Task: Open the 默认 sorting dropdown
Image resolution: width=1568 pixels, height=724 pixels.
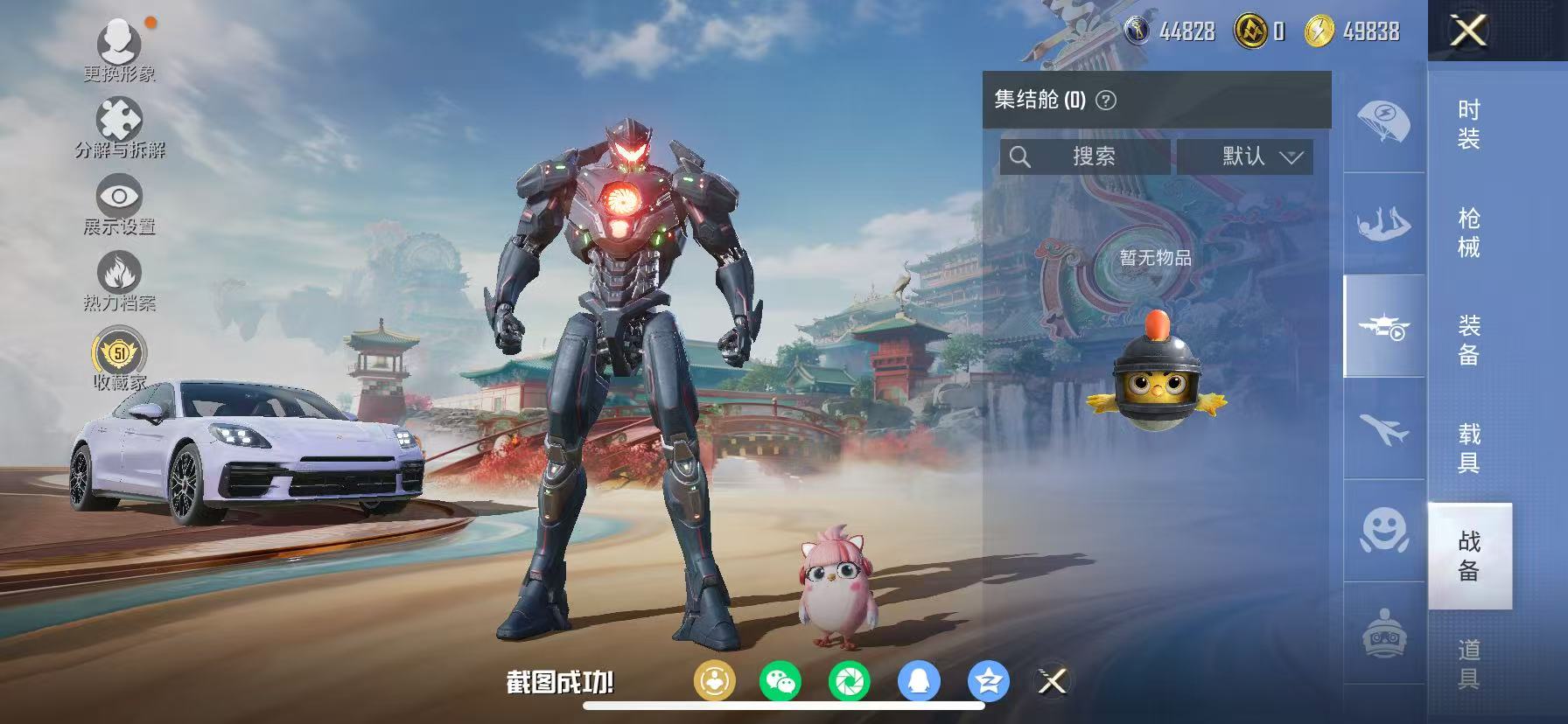Action: tap(1246, 157)
